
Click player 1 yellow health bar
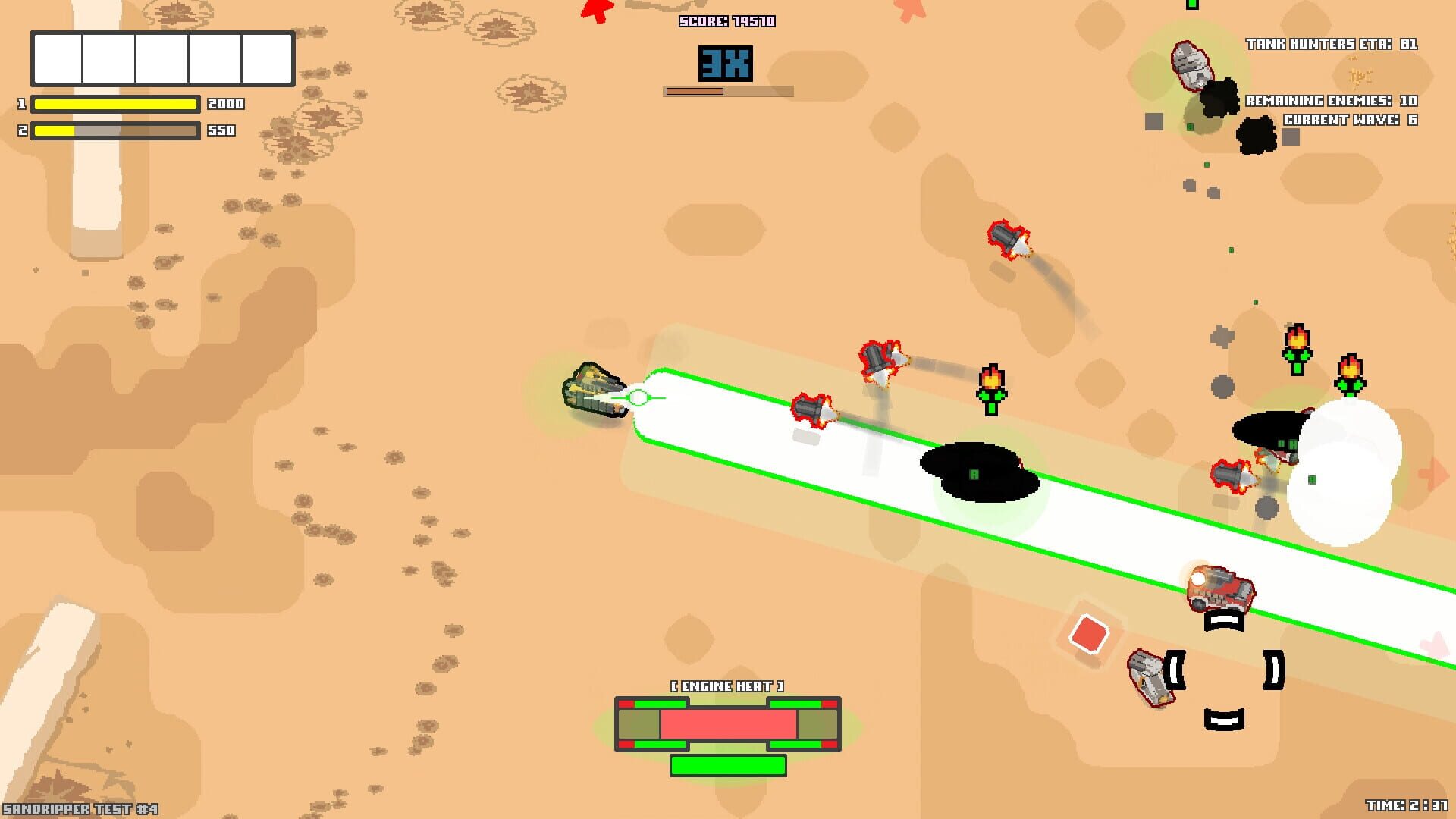pyautogui.click(x=114, y=105)
